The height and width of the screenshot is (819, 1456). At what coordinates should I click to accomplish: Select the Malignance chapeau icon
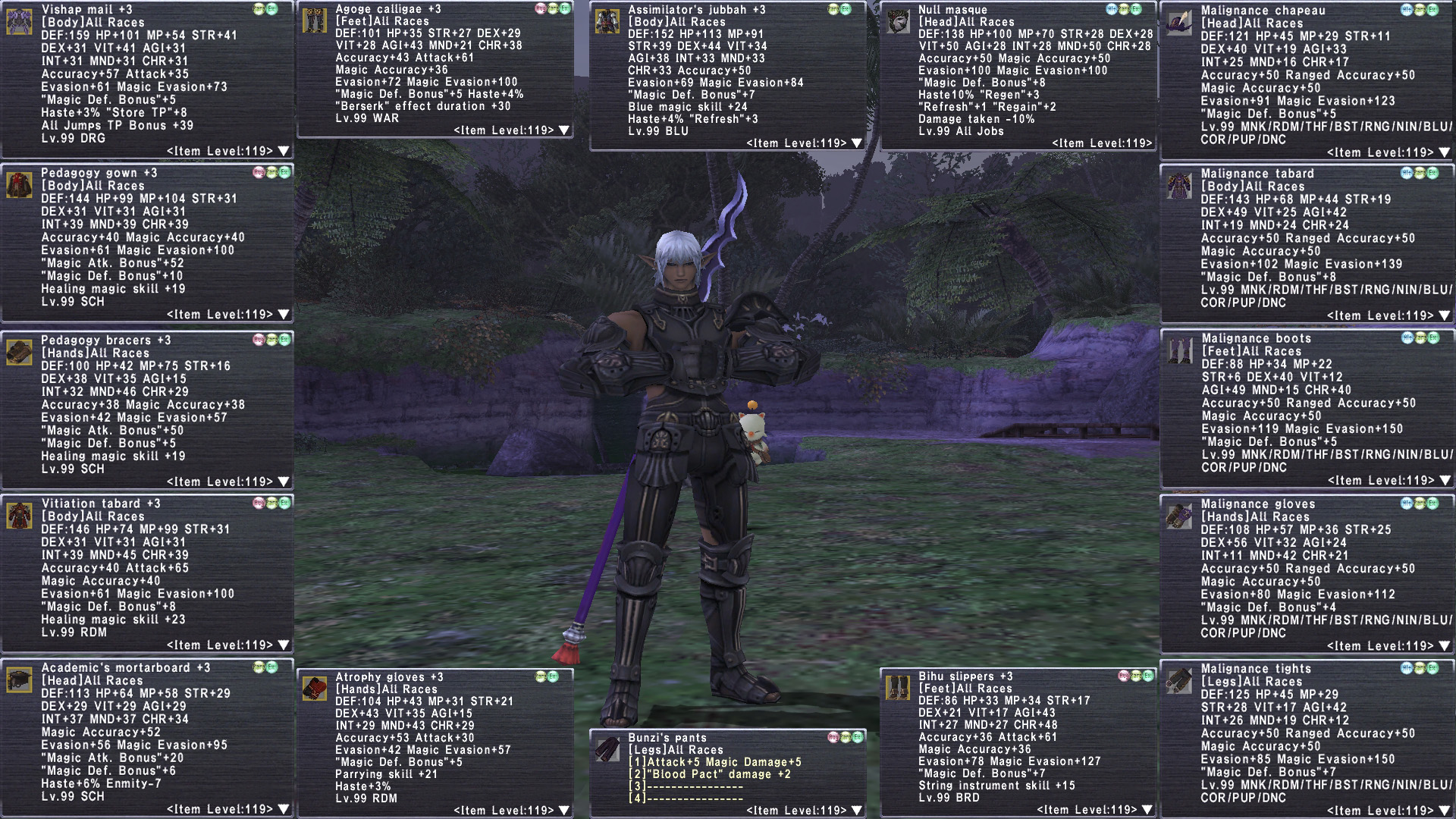point(1179,23)
